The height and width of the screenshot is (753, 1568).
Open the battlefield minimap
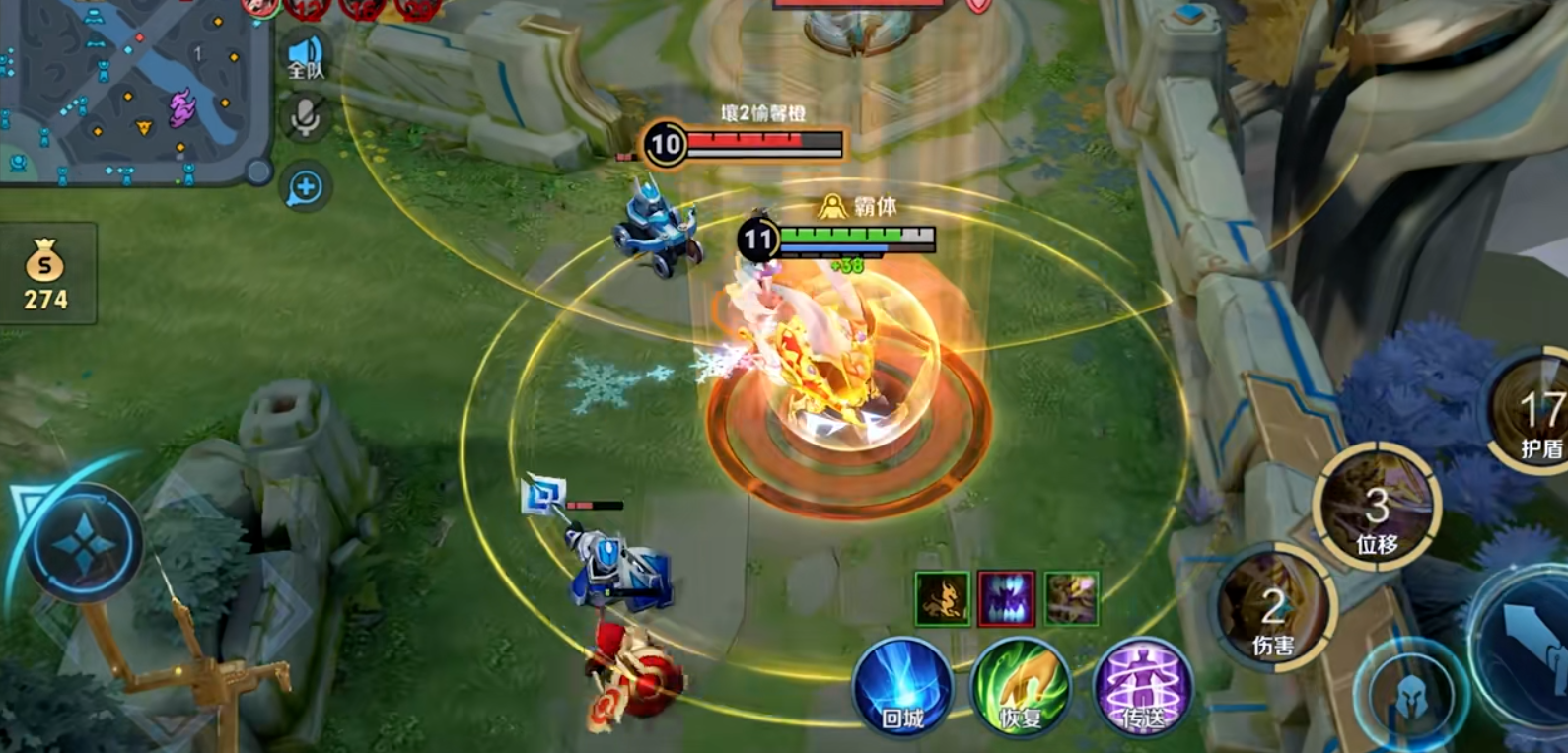tap(133, 89)
